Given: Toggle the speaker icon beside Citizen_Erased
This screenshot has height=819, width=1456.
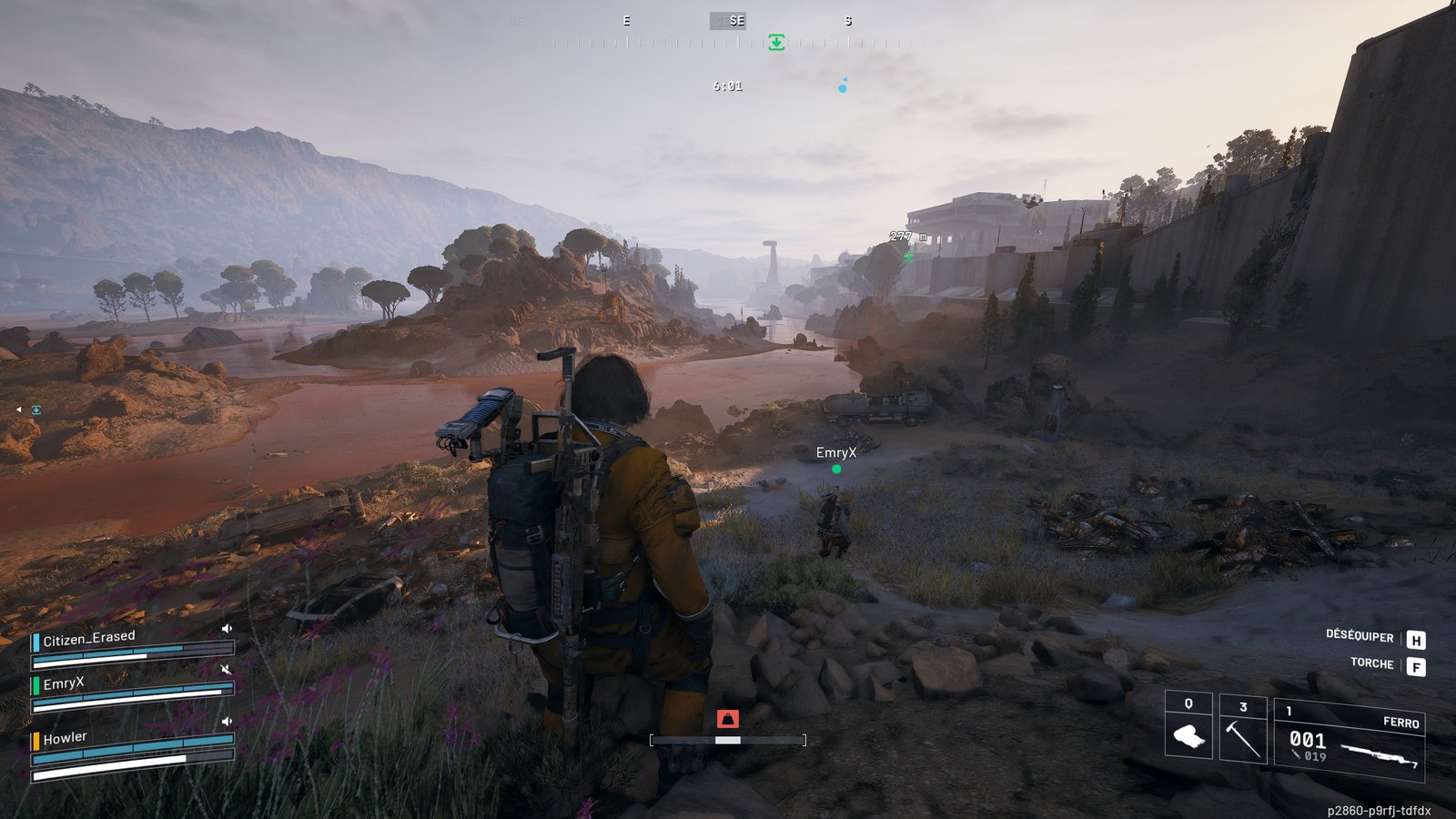Looking at the screenshot, I should point(227,629).
